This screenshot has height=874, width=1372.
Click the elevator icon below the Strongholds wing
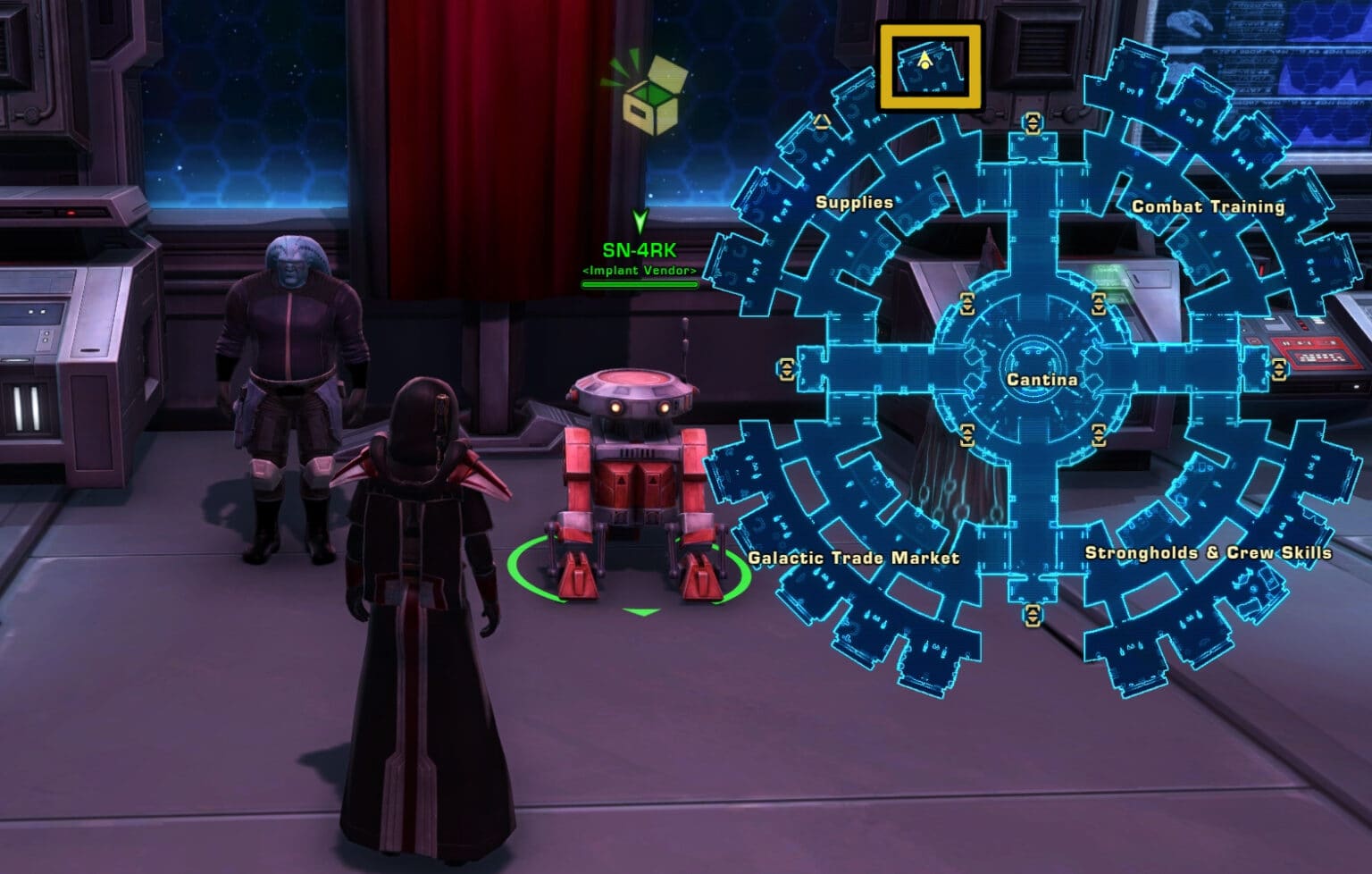(x=1033, y=614)
